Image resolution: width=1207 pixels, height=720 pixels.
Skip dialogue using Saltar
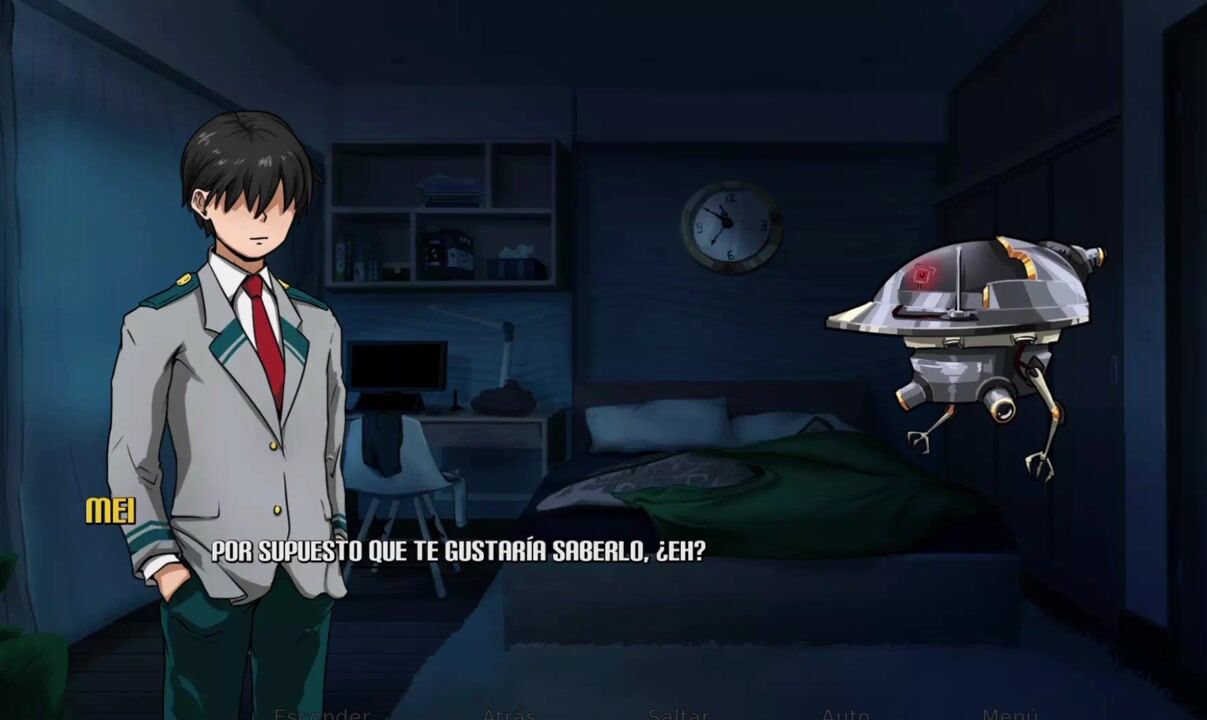point(678,714)
